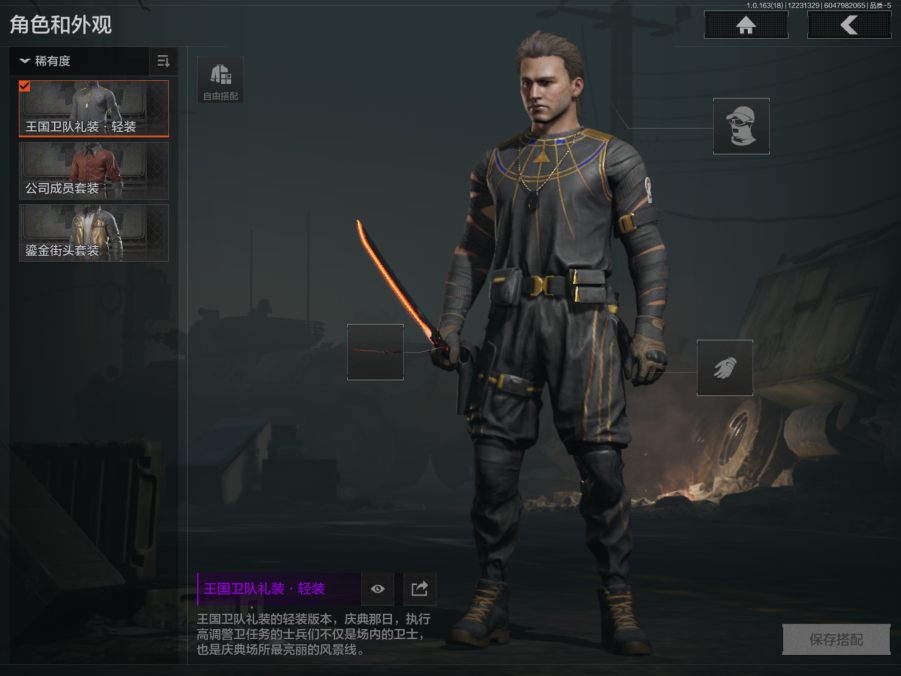The width and height of the screenshot is (901, 676).
Task: Click the back arrow button
Action: pos(849,25)
